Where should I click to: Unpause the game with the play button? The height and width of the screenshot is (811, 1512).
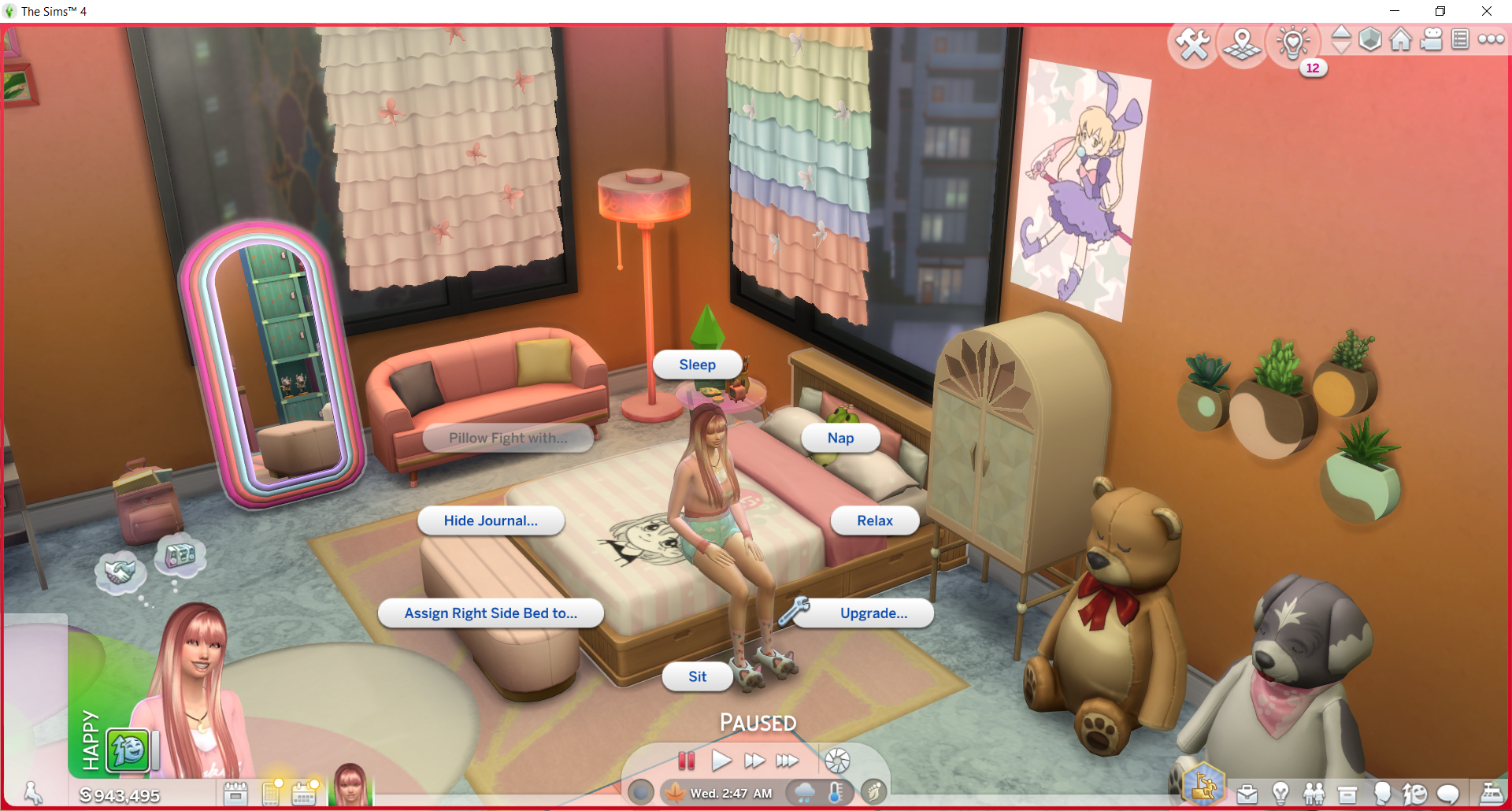pyautogui.click(x=721, y=761)
